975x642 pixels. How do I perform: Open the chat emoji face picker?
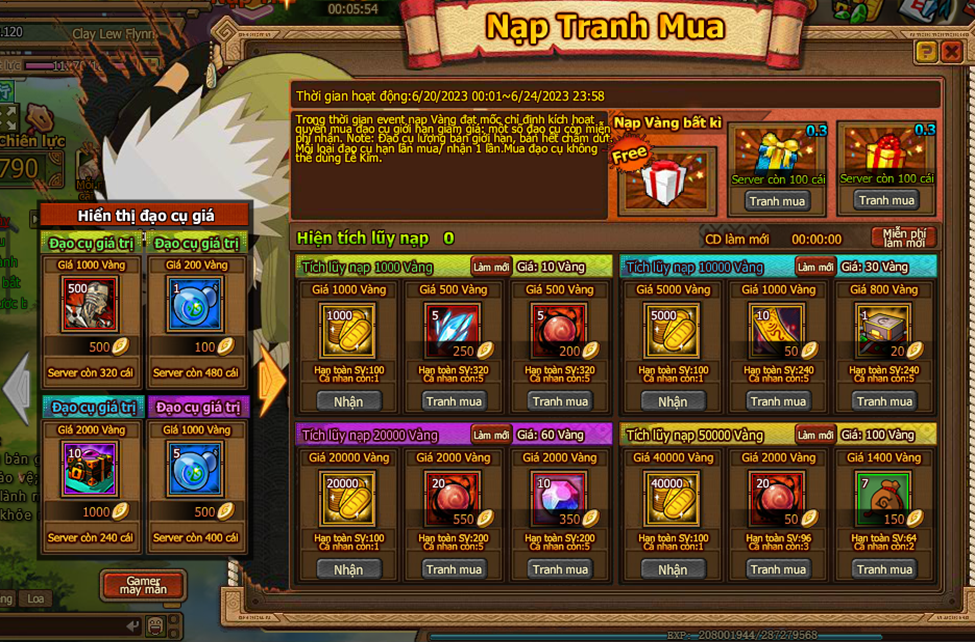[x=156, y=626]
